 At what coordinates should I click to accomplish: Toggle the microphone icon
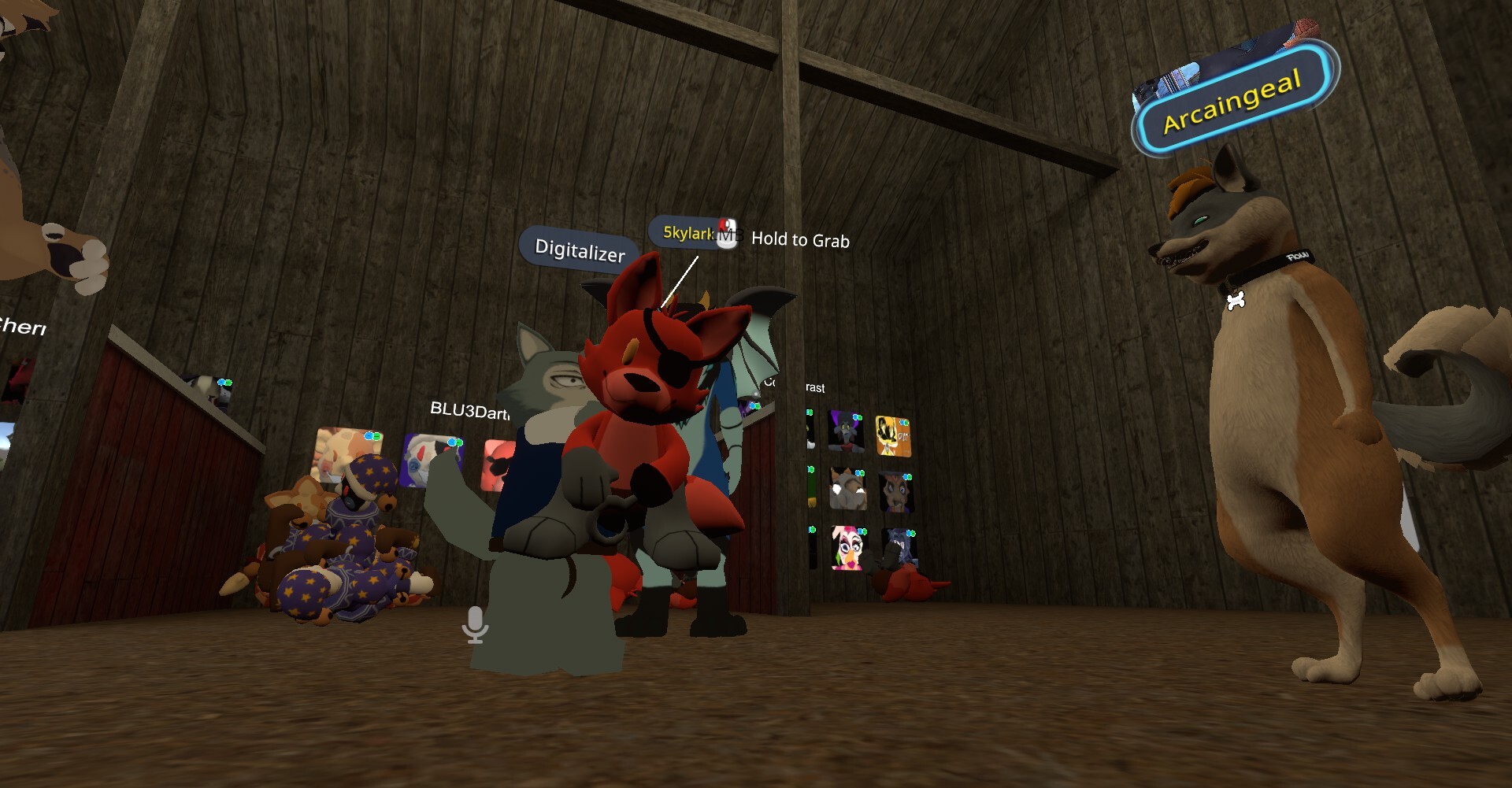475,624
